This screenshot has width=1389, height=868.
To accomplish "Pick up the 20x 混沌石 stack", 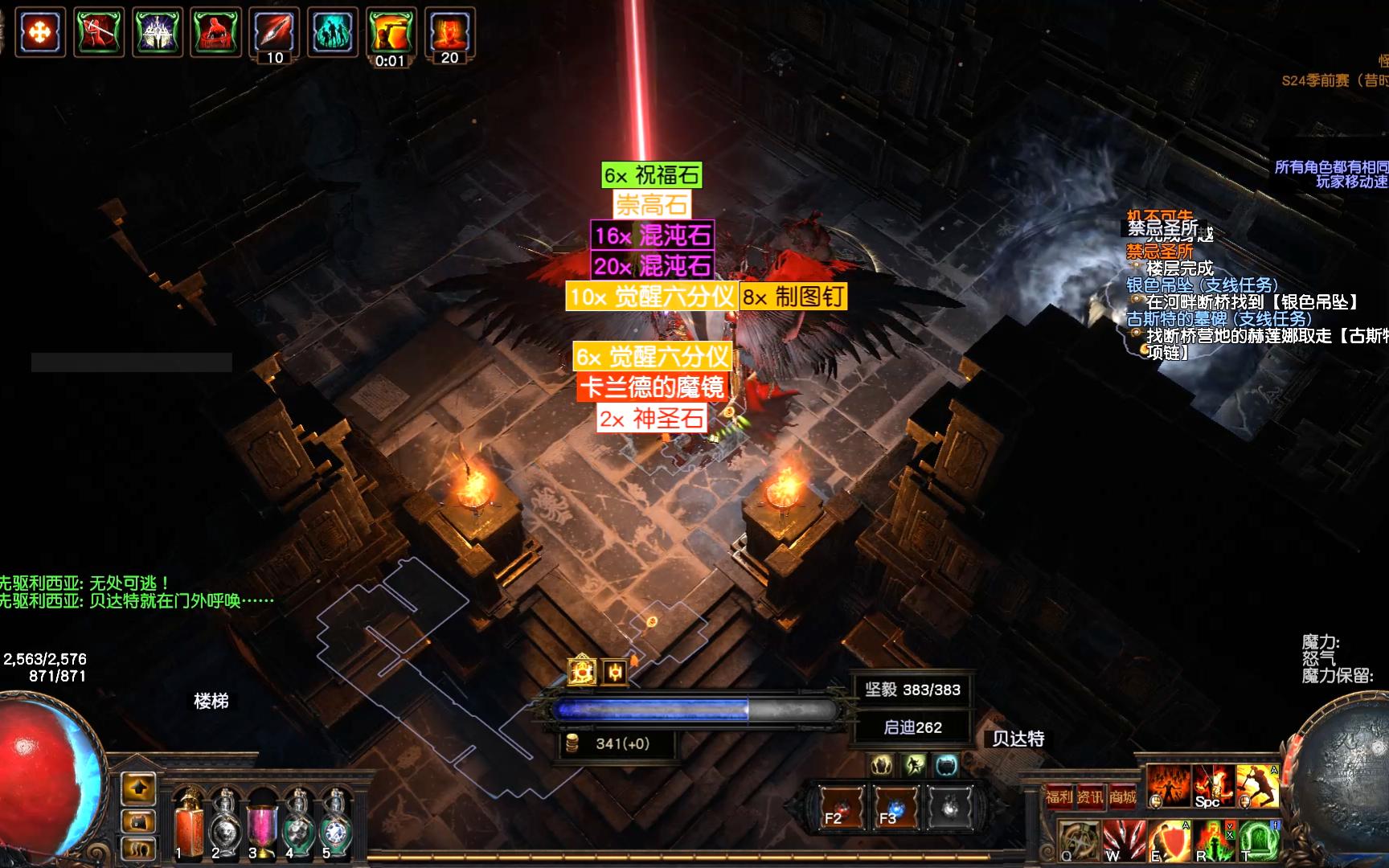I will [652, 265].
